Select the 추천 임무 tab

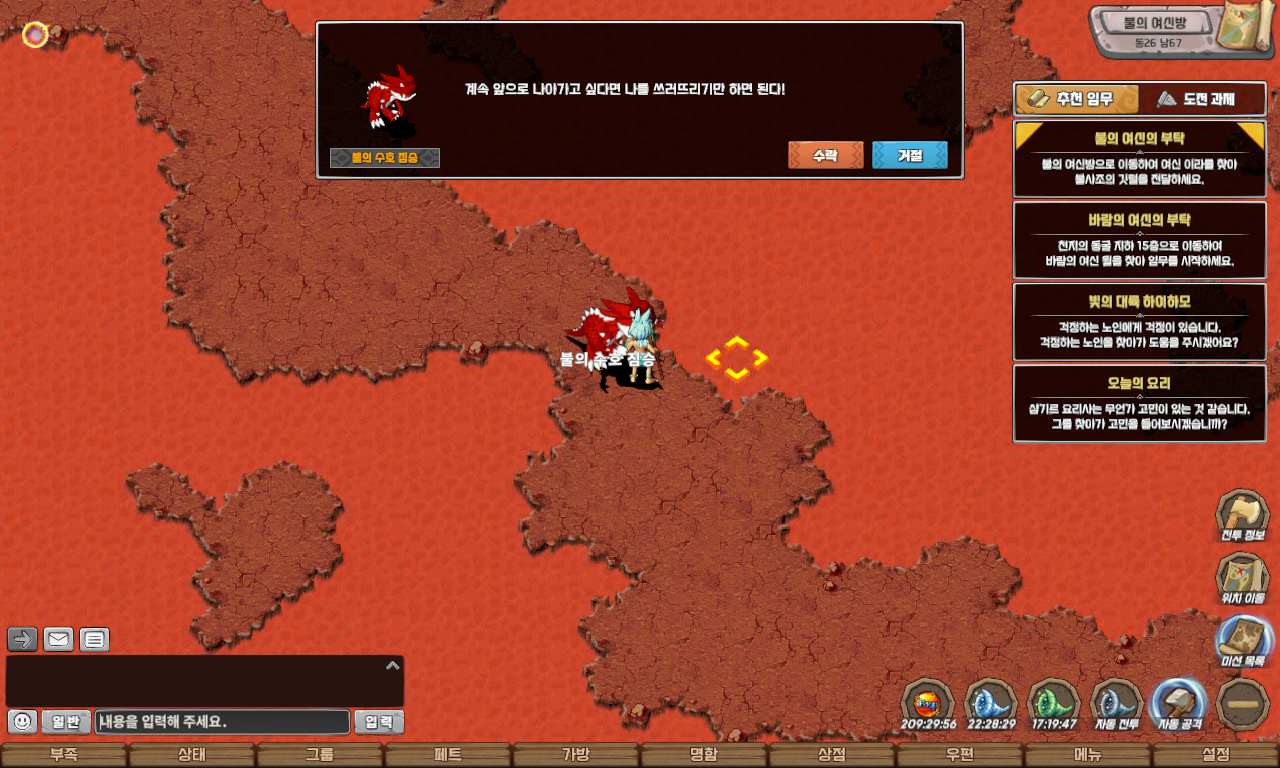tap(1077, 99)
